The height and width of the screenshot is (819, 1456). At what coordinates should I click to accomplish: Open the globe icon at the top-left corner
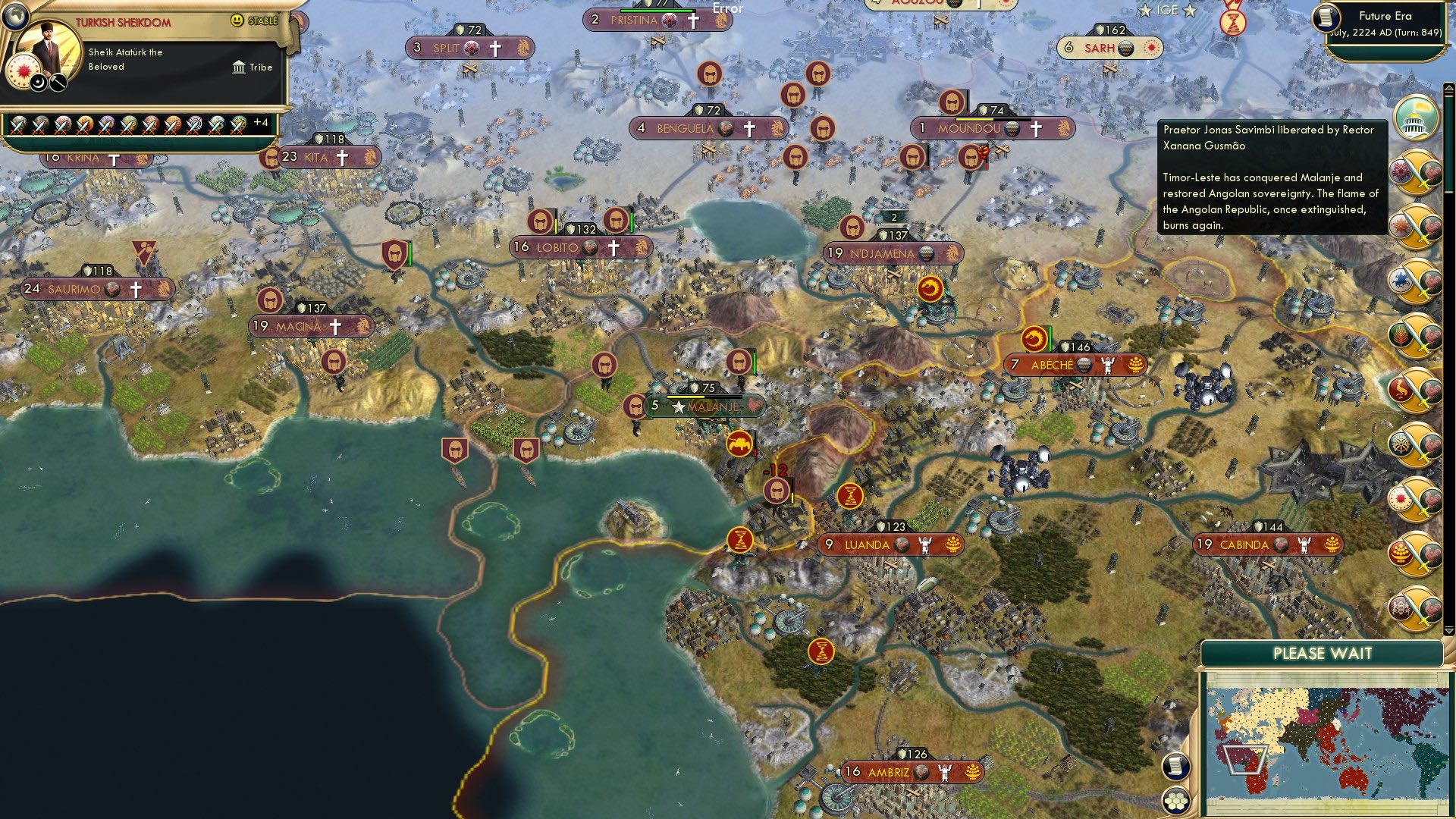click(x=16, y=18)
